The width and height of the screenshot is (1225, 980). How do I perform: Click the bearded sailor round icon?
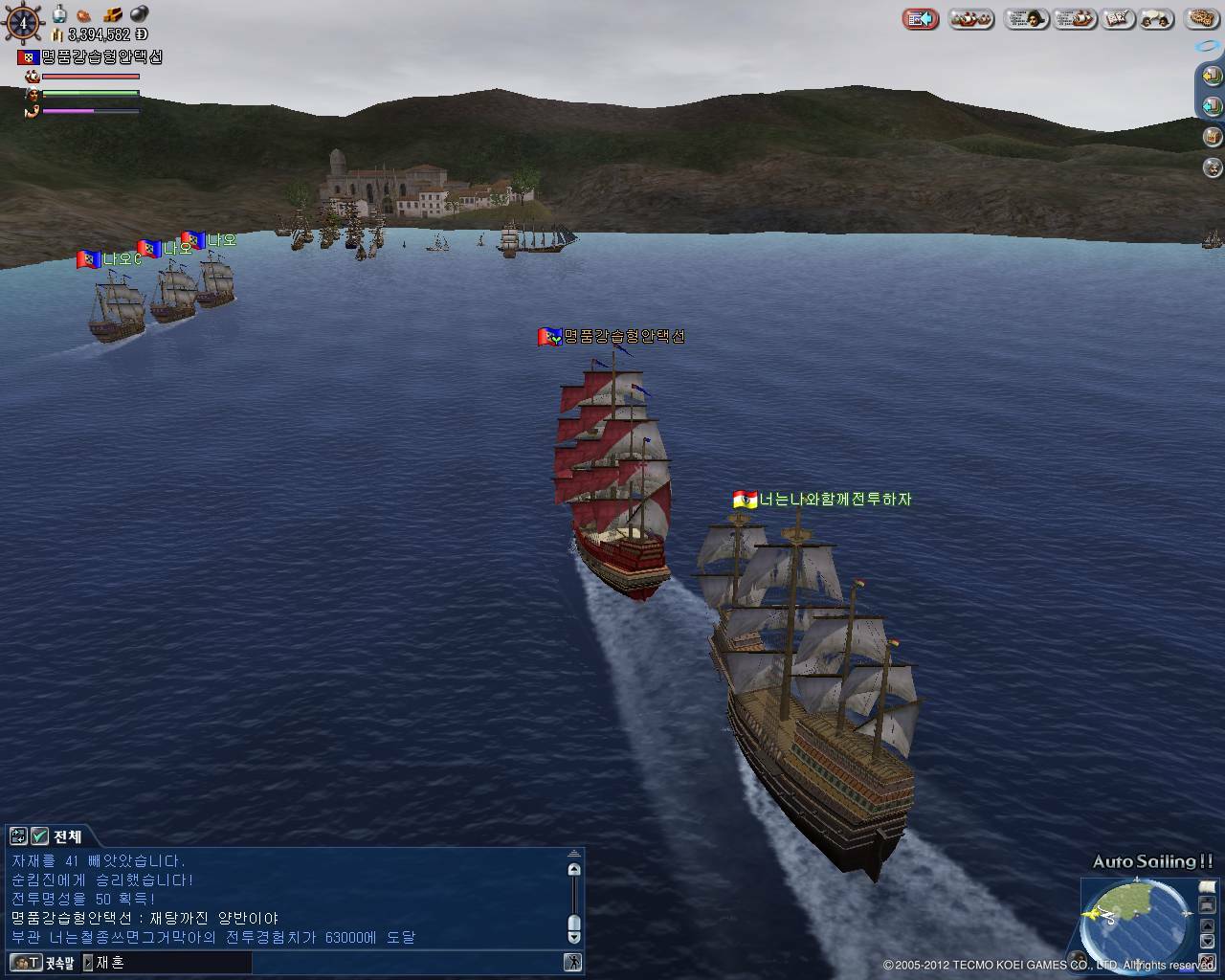pos(1212,168)
